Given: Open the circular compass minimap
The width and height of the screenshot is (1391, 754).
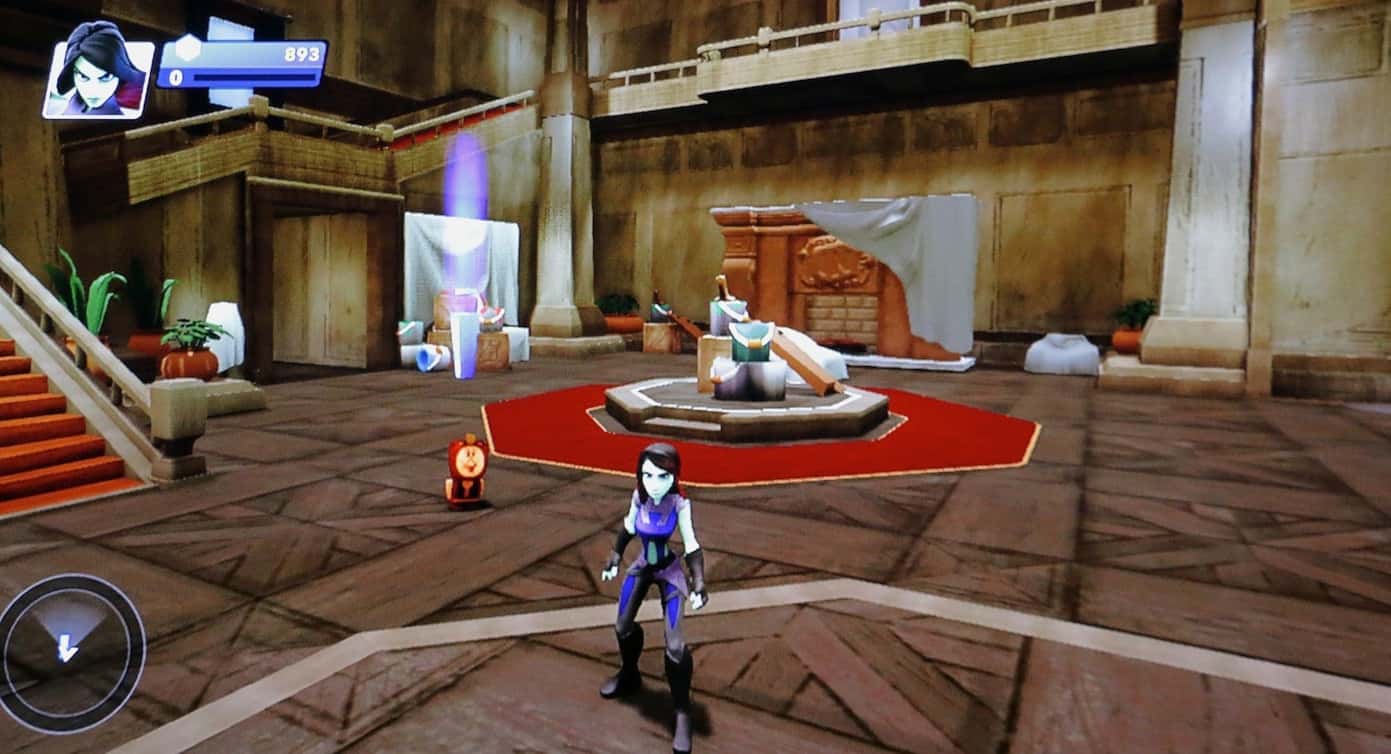Looking at the screenshot, I should [x=69, y=651].
